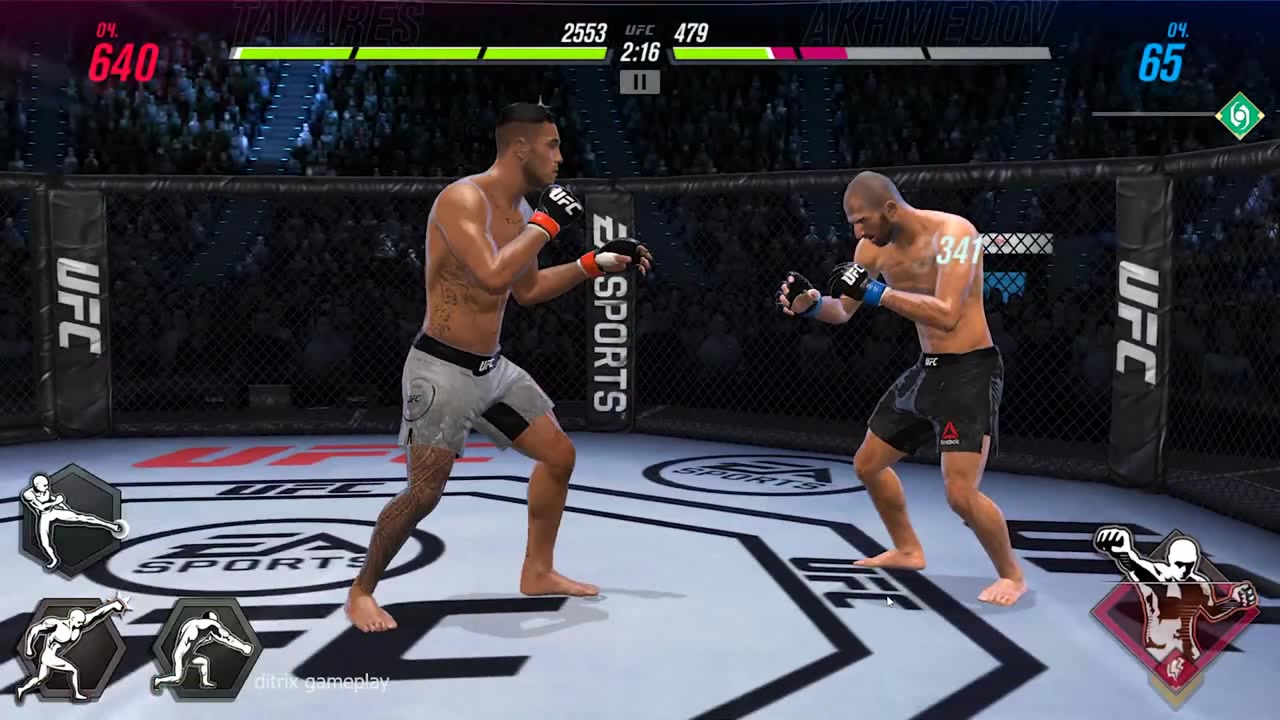Image resolution: width=1280 pixels, height=720 pixels.
Task: Use the punch strike ability icon
Action: 69,649
